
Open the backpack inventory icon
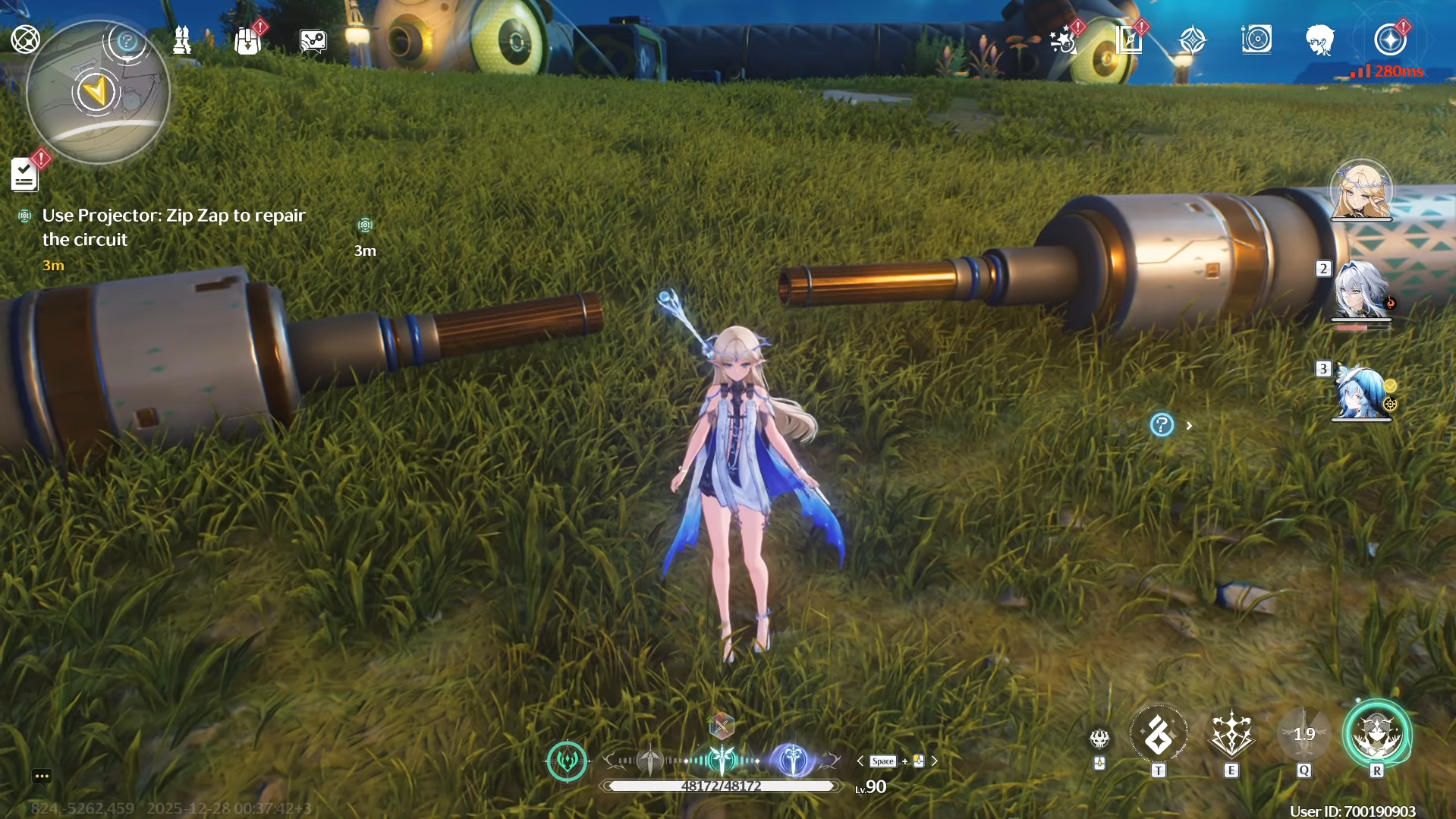point(247,40)
